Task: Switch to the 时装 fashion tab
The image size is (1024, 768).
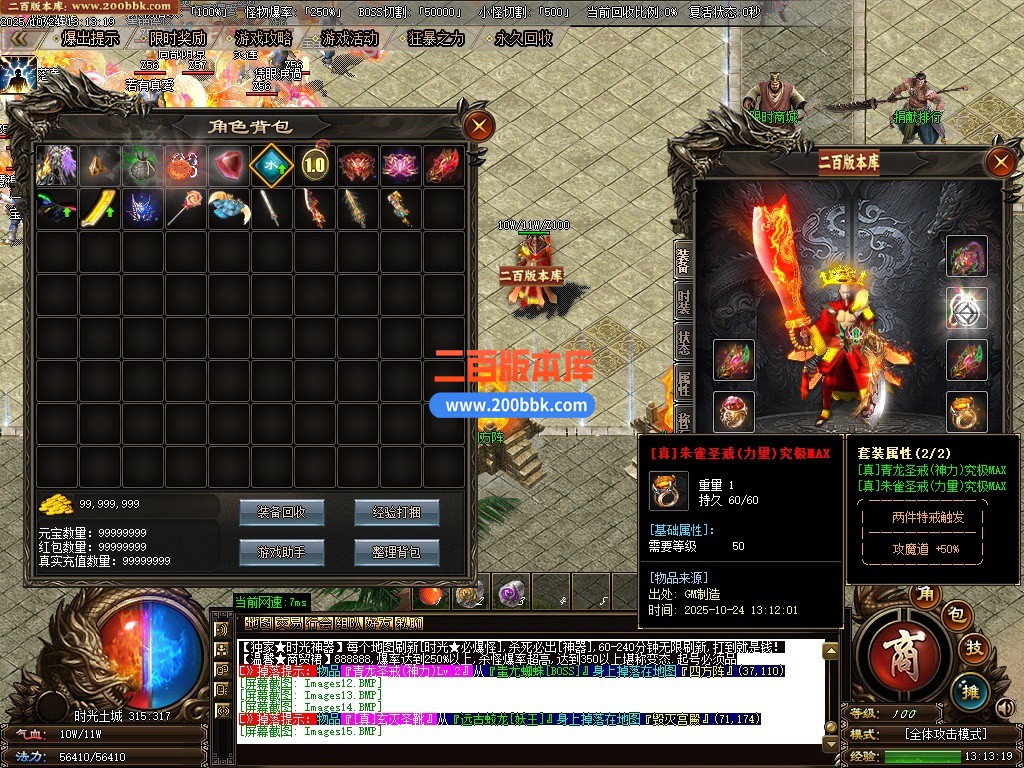Action: click(684, 299)
